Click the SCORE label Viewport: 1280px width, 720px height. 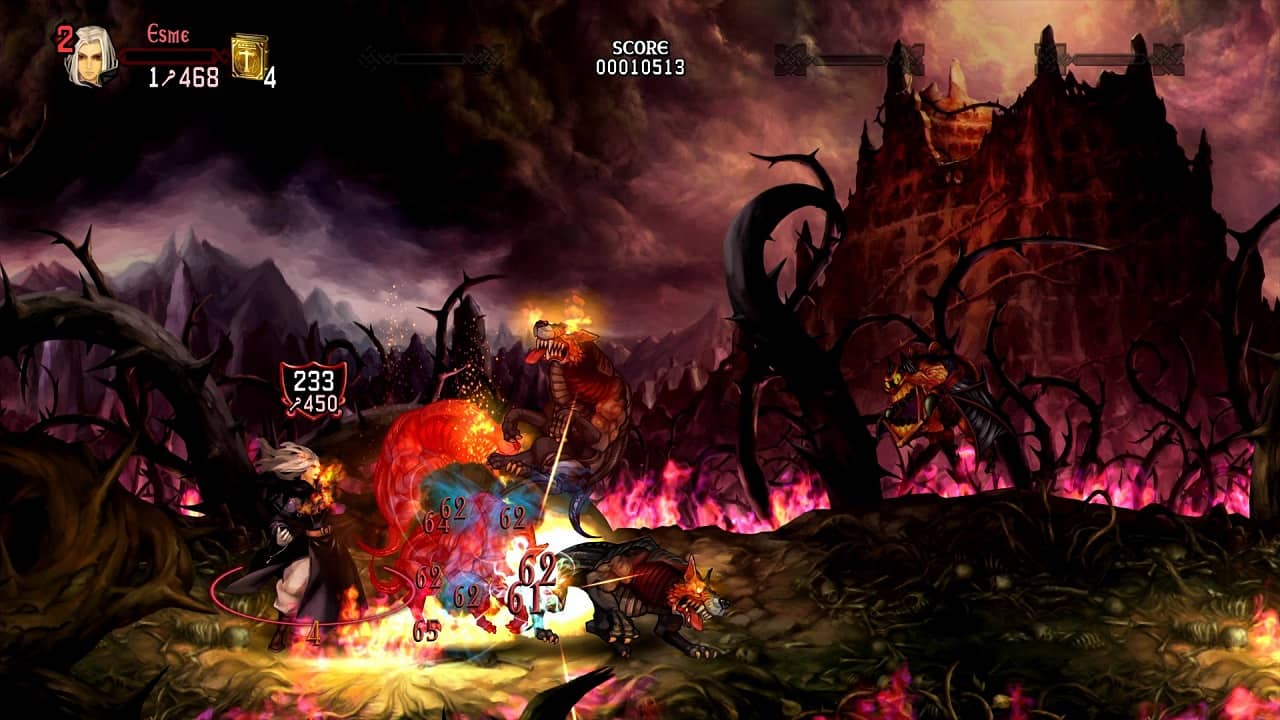pyautogui.click(x=638, y=47)
